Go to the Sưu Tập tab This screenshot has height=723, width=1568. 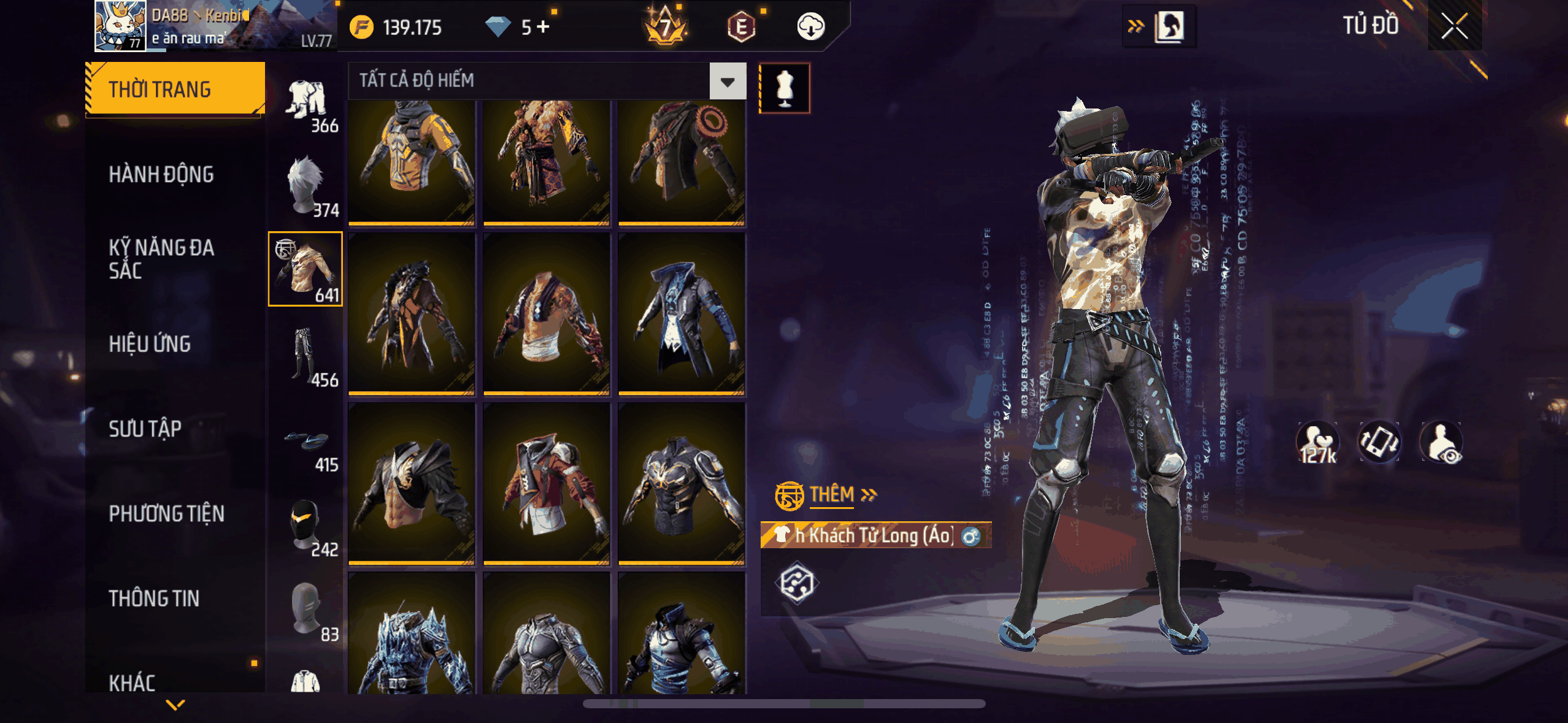point(145,429)
